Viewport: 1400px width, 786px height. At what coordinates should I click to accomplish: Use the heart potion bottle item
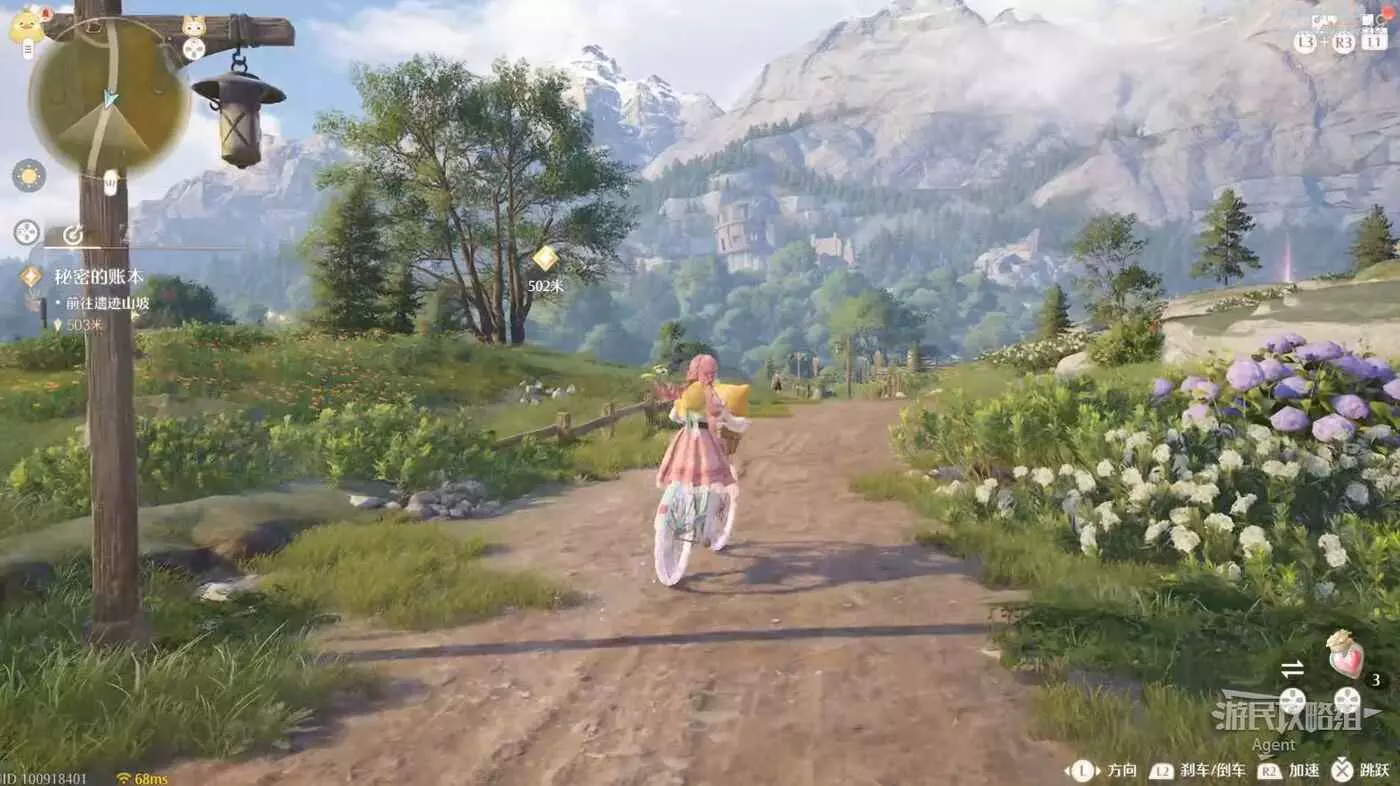[x=1345, y=655]
